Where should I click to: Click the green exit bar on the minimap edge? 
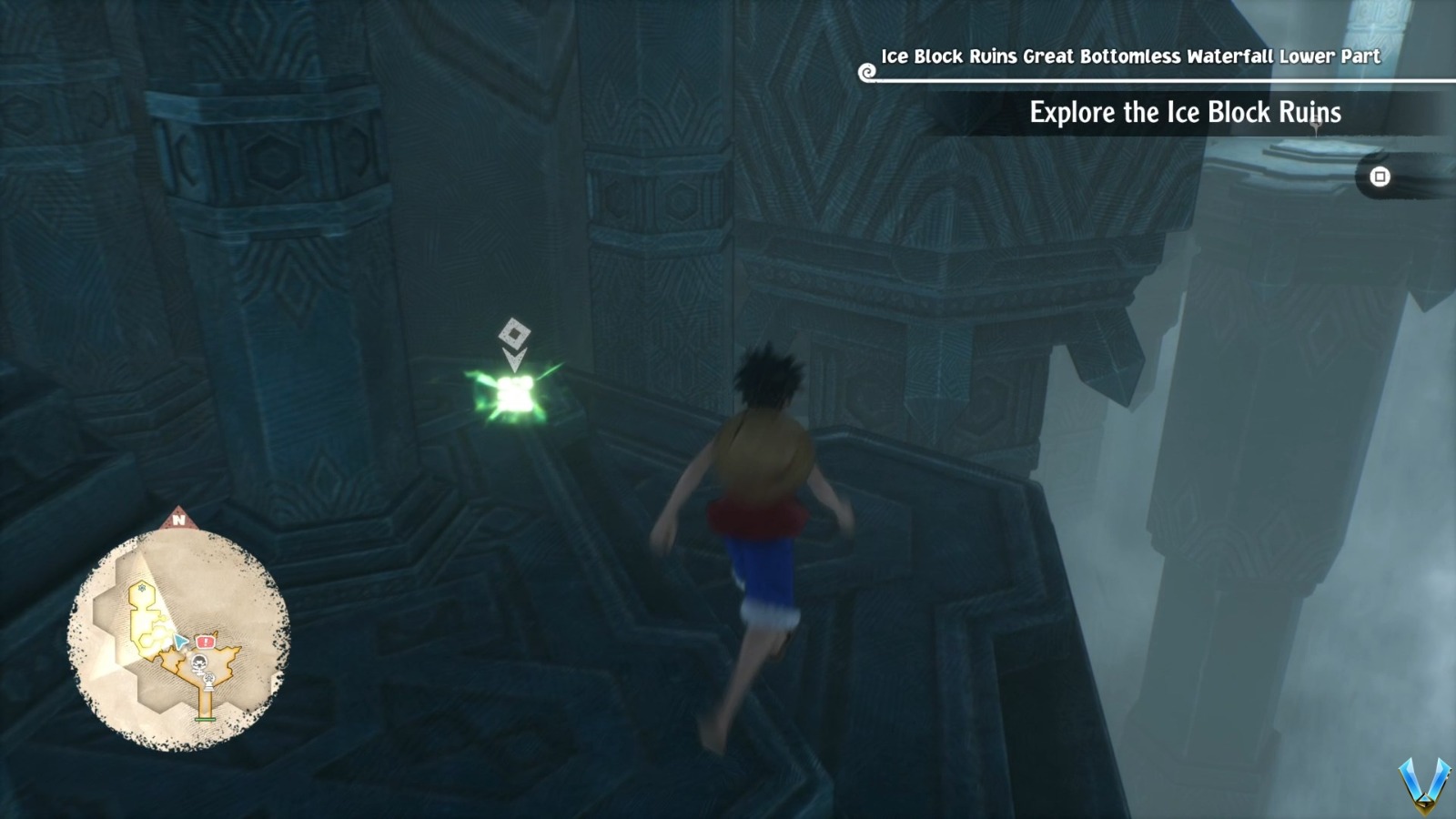click(x=205, y=718)
